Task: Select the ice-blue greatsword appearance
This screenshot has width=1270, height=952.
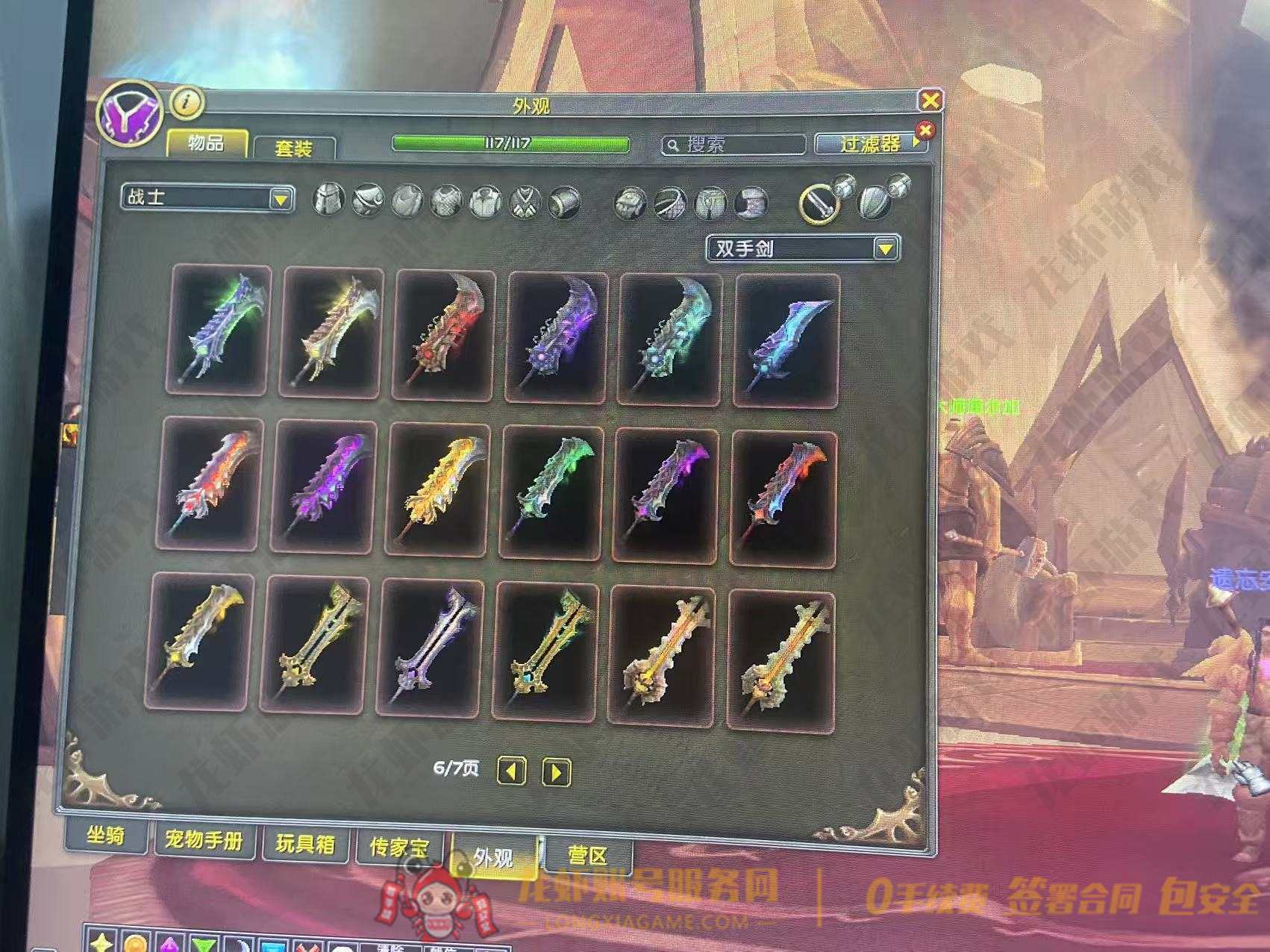Action: click(x=786, y=339)
